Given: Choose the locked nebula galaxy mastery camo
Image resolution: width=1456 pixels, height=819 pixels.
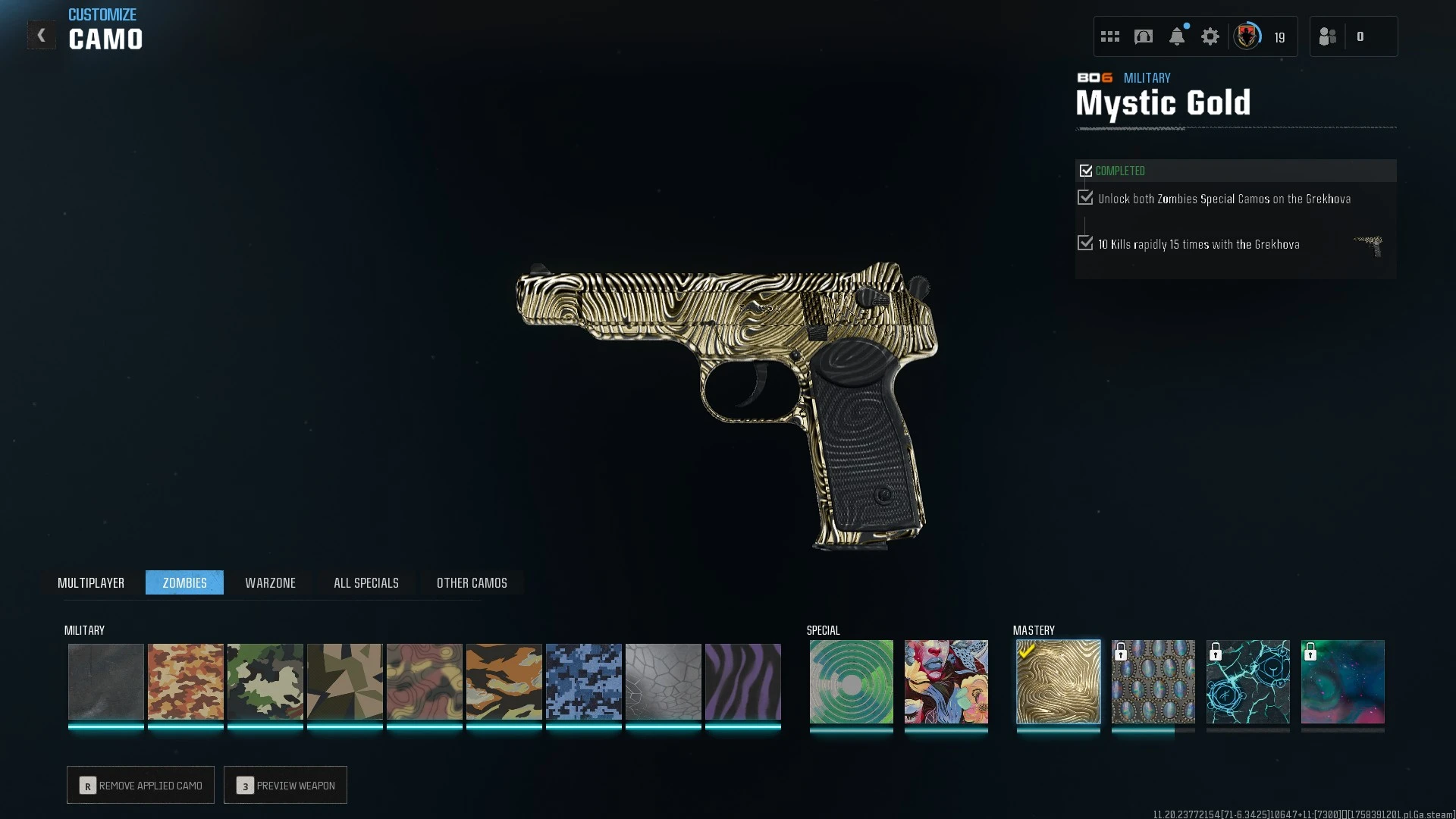Looking at the screenshot, I should 1343,681.
